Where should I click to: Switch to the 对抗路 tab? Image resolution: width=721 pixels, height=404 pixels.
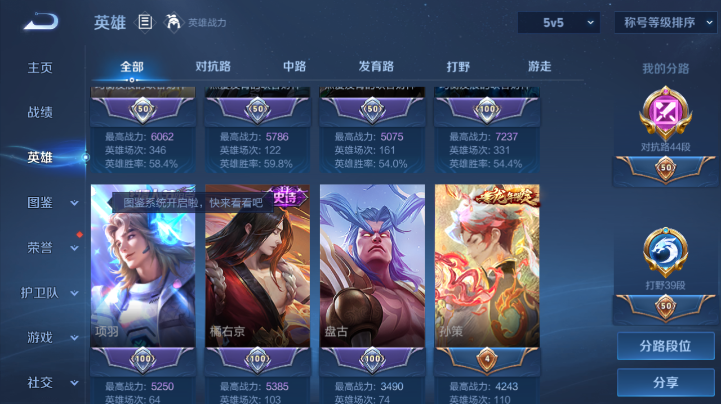click(213, 67)
